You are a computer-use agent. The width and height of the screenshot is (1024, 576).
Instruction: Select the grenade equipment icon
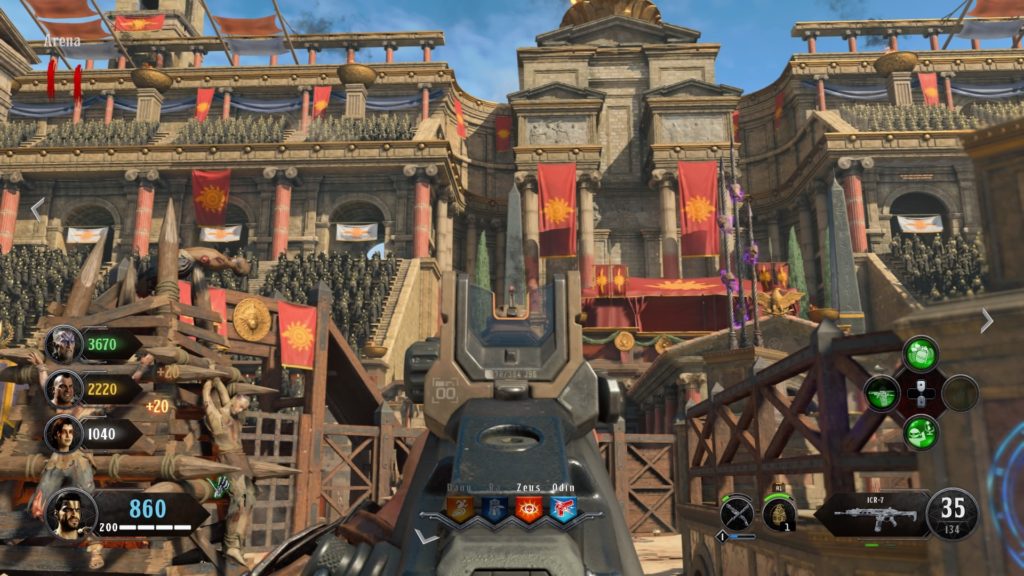click(779, 514)
